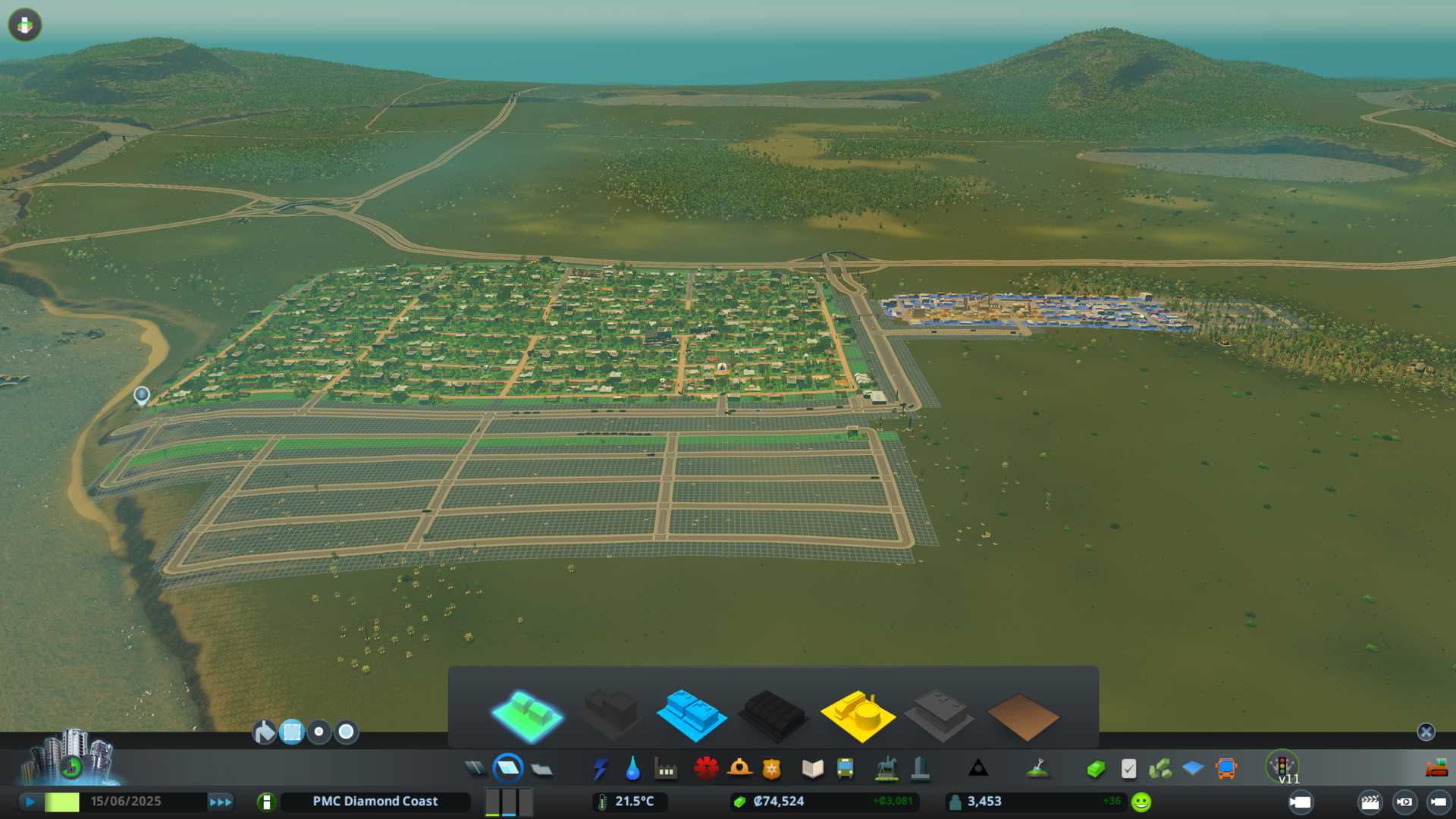Open the police badge menu
The height and width of the screenshot is (819, 1456).
(x=772, y=769)
